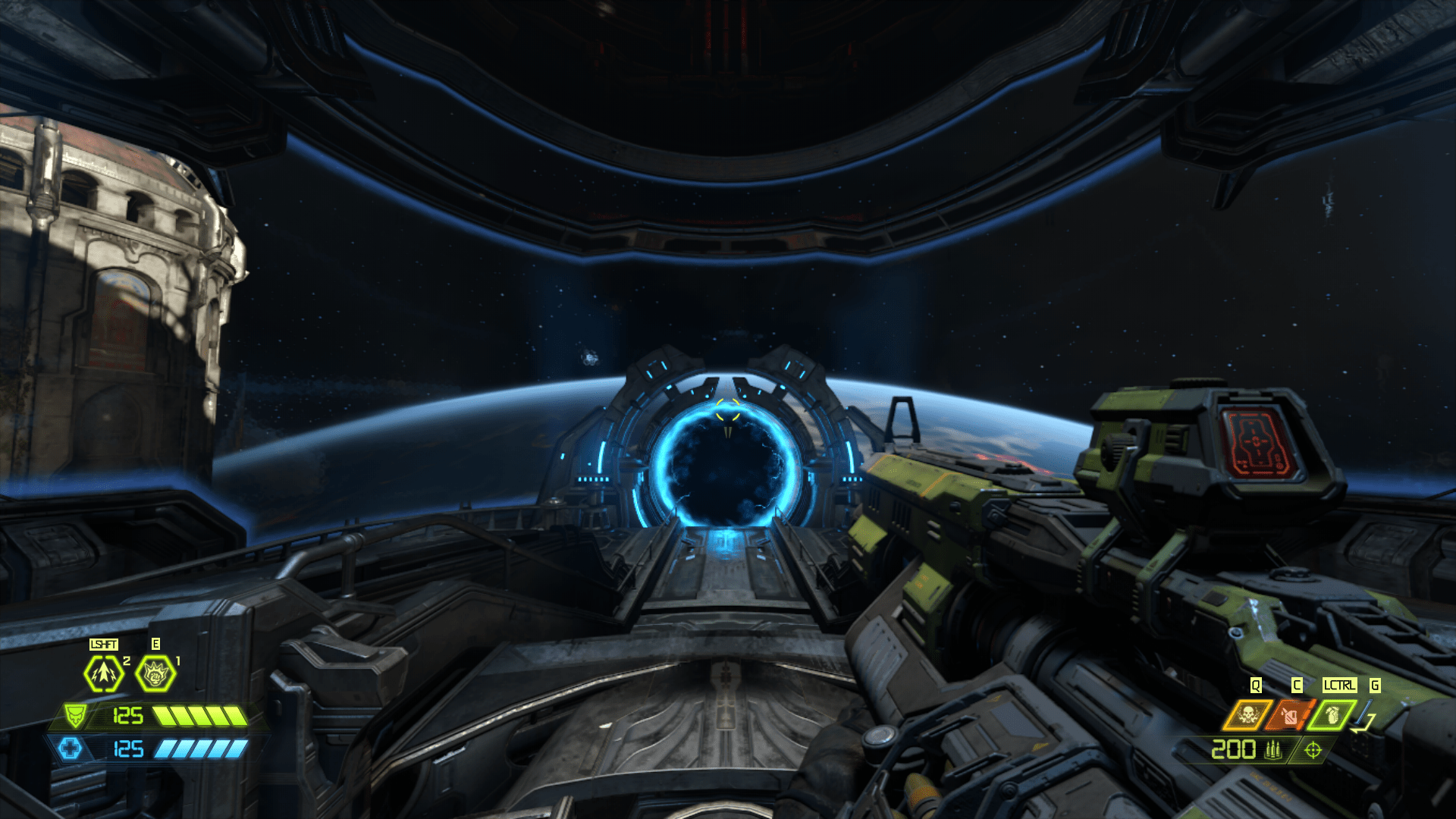This screenshot has width=1456, height=819.
Task: Toggle the G keybind label
Action: (x=1374, y=684)
